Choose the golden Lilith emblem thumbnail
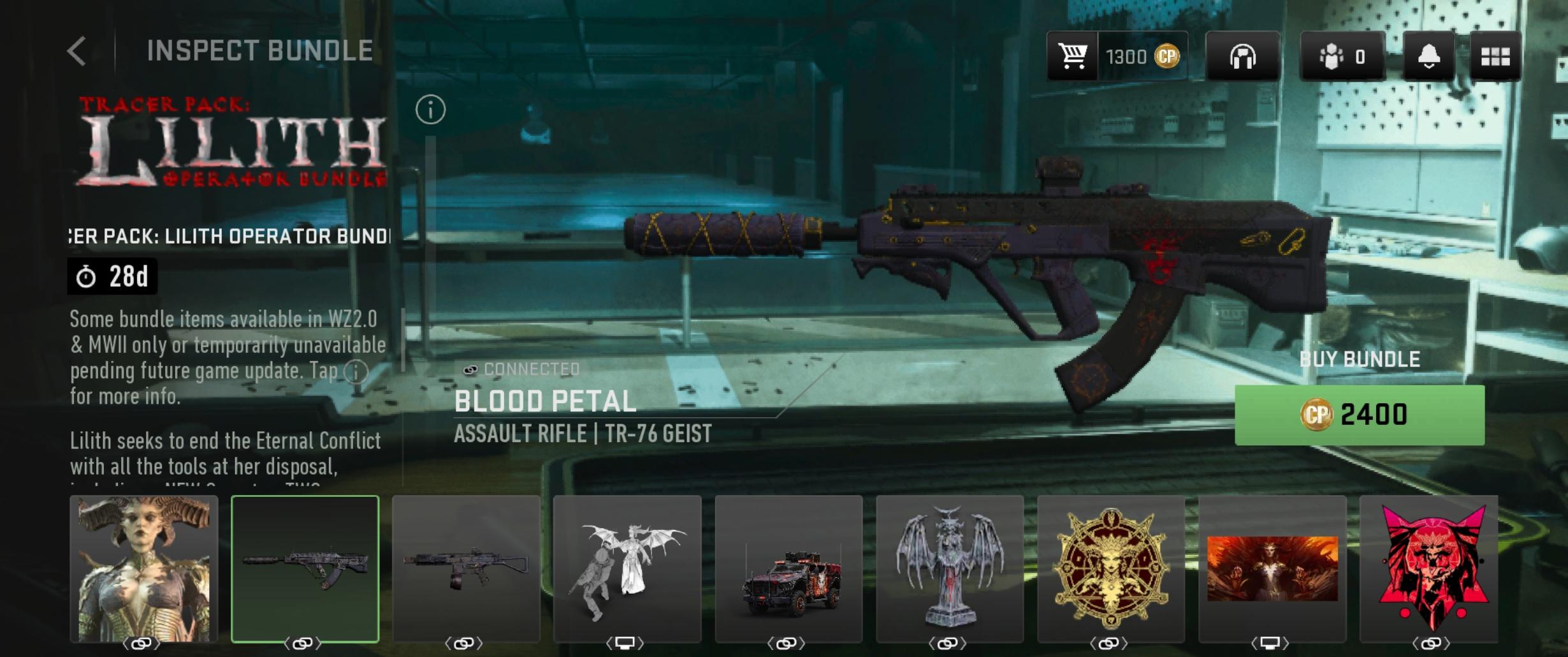Image resolution: width=1568 pixels, height=657 pixels. [x=1111, y=569]
